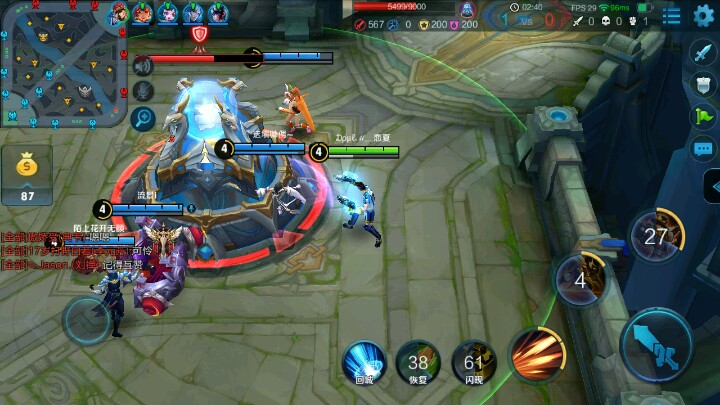The width and height of the screenshot is (720, 405).
Task: Open the quick chat bubble
Action: pos(702,148)
